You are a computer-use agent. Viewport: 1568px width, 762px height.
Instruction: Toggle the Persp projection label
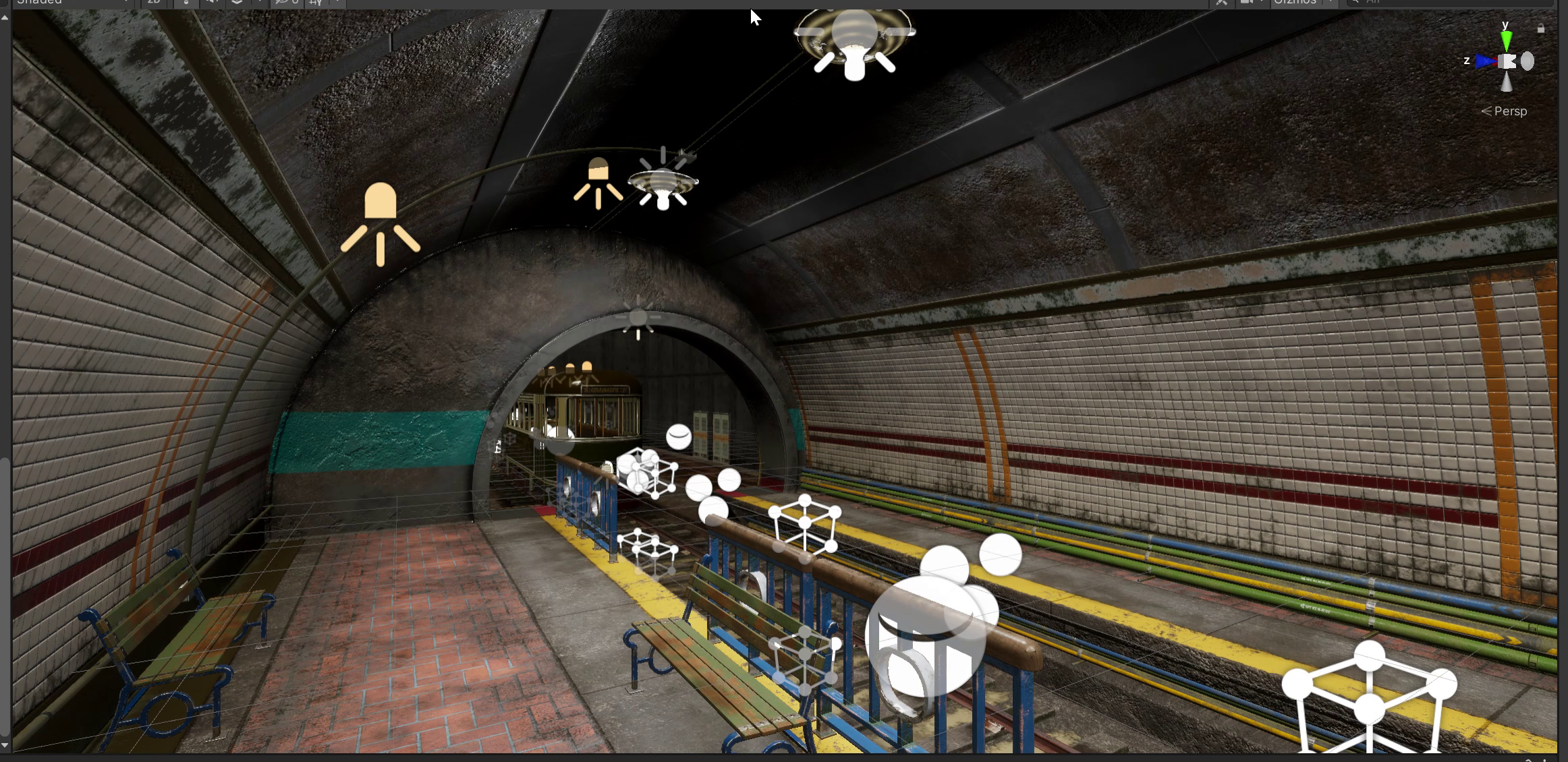click(x=1505, y=111)
